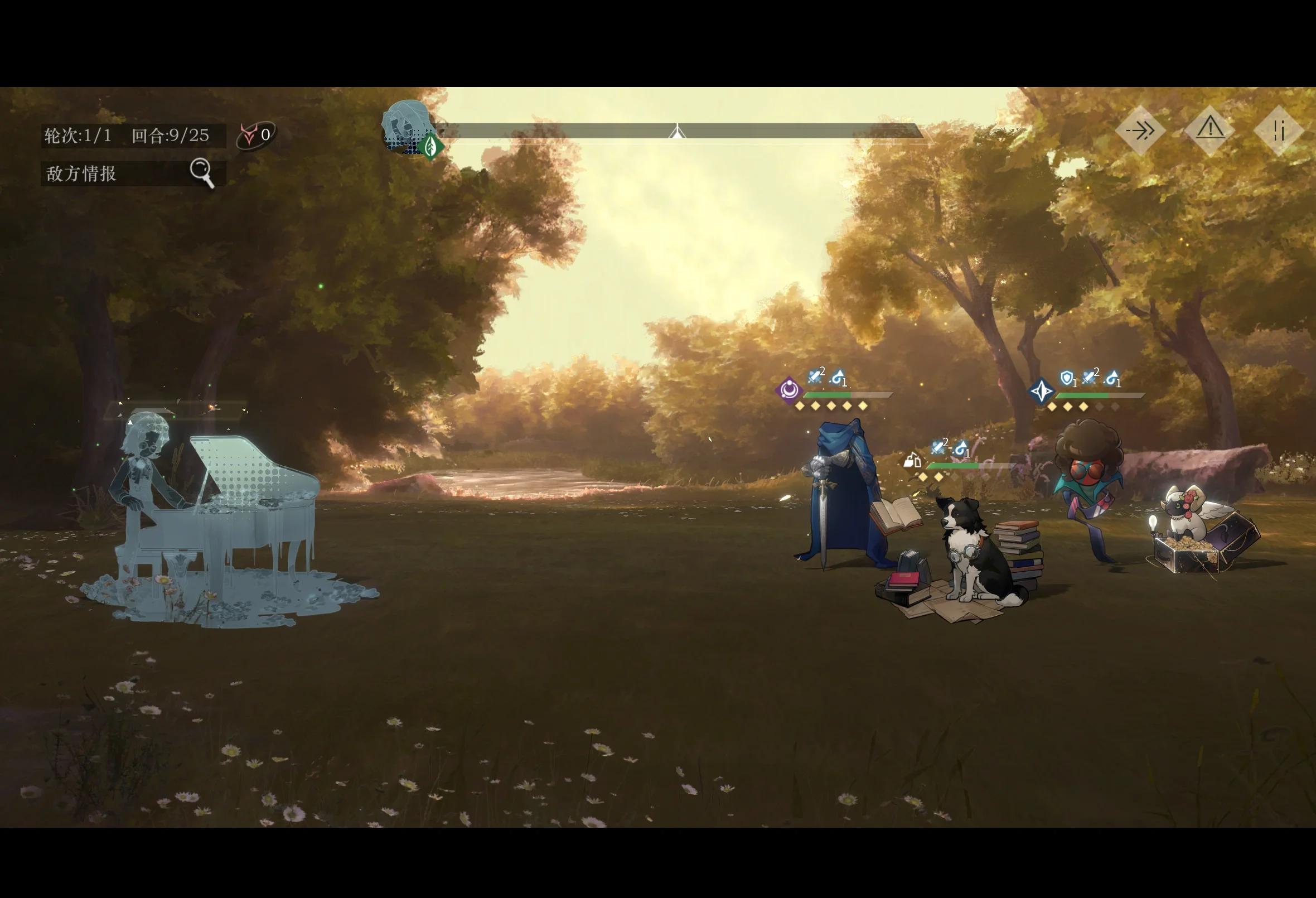This screenshot has height=898, width=1316.
Task: Inspect the purple moon afflatus icon
Action: [789, 390]
